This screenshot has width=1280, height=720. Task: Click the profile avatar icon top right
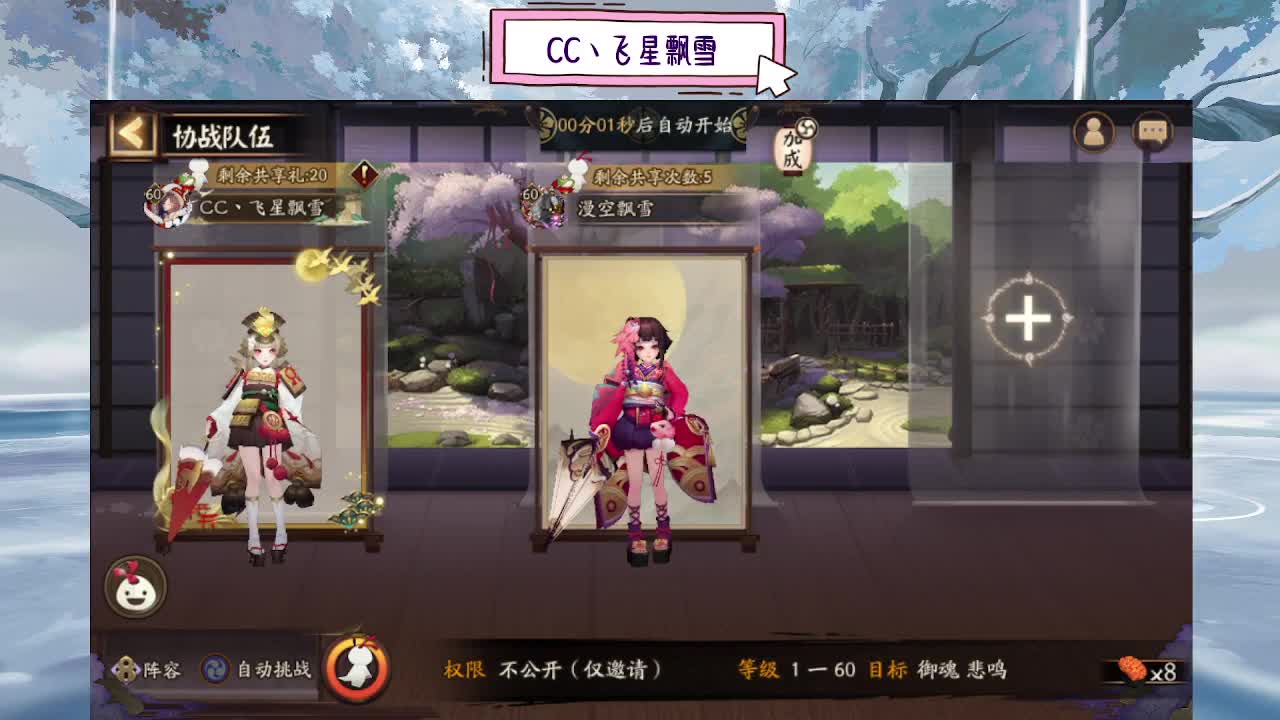(1093, 131)
